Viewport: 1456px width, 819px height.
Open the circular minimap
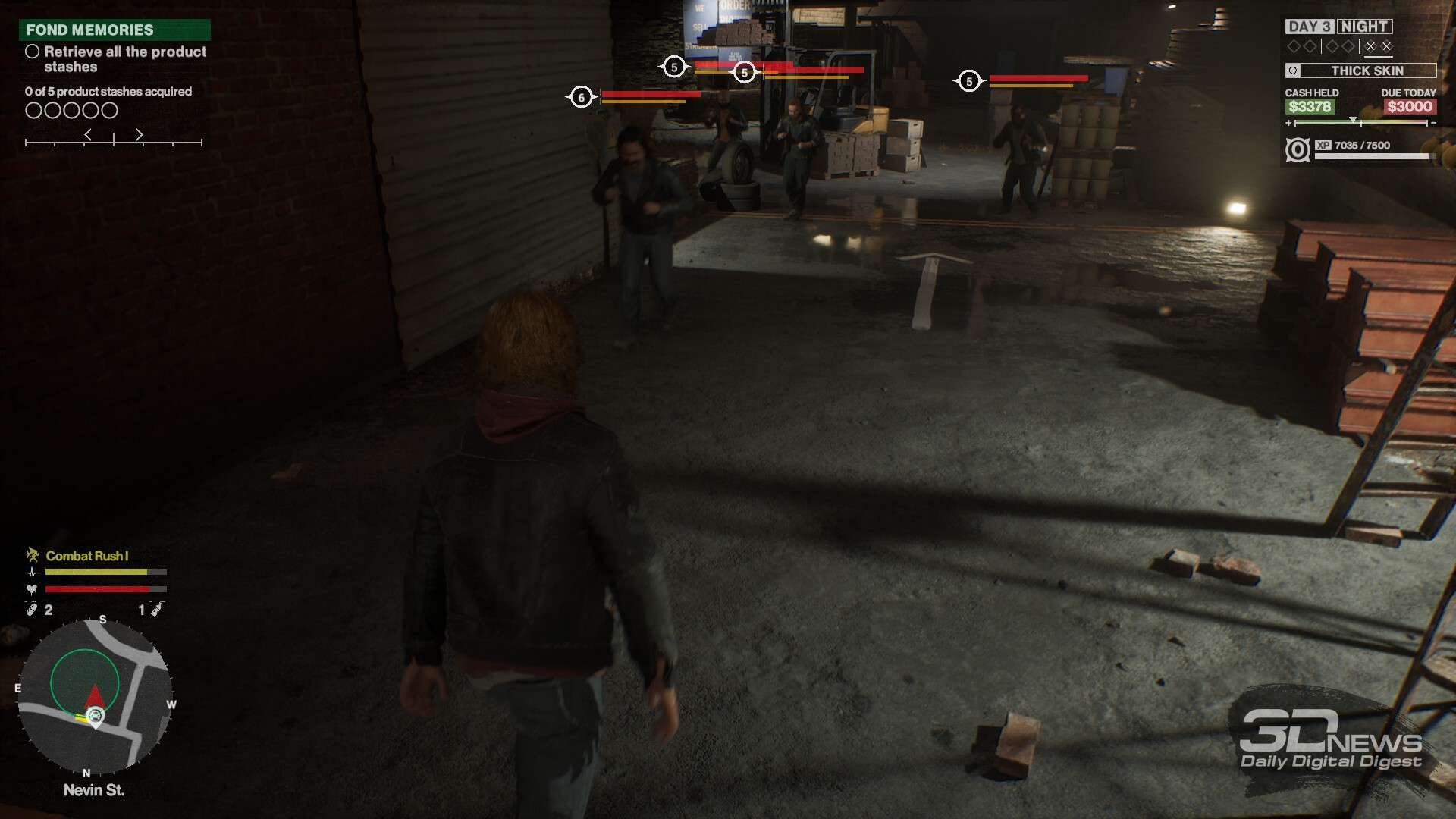(95, 695)
